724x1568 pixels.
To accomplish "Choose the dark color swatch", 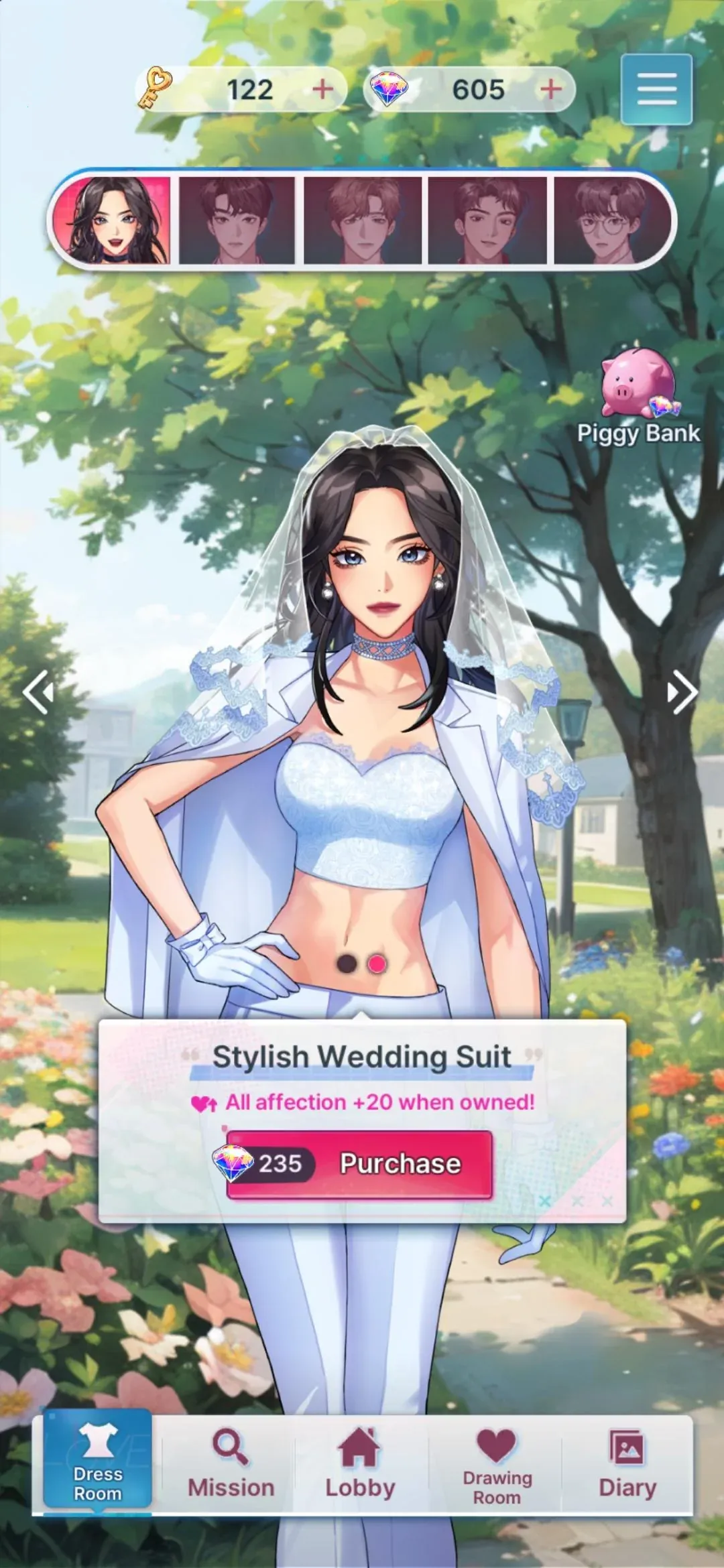I will click(x=347, y=964).
